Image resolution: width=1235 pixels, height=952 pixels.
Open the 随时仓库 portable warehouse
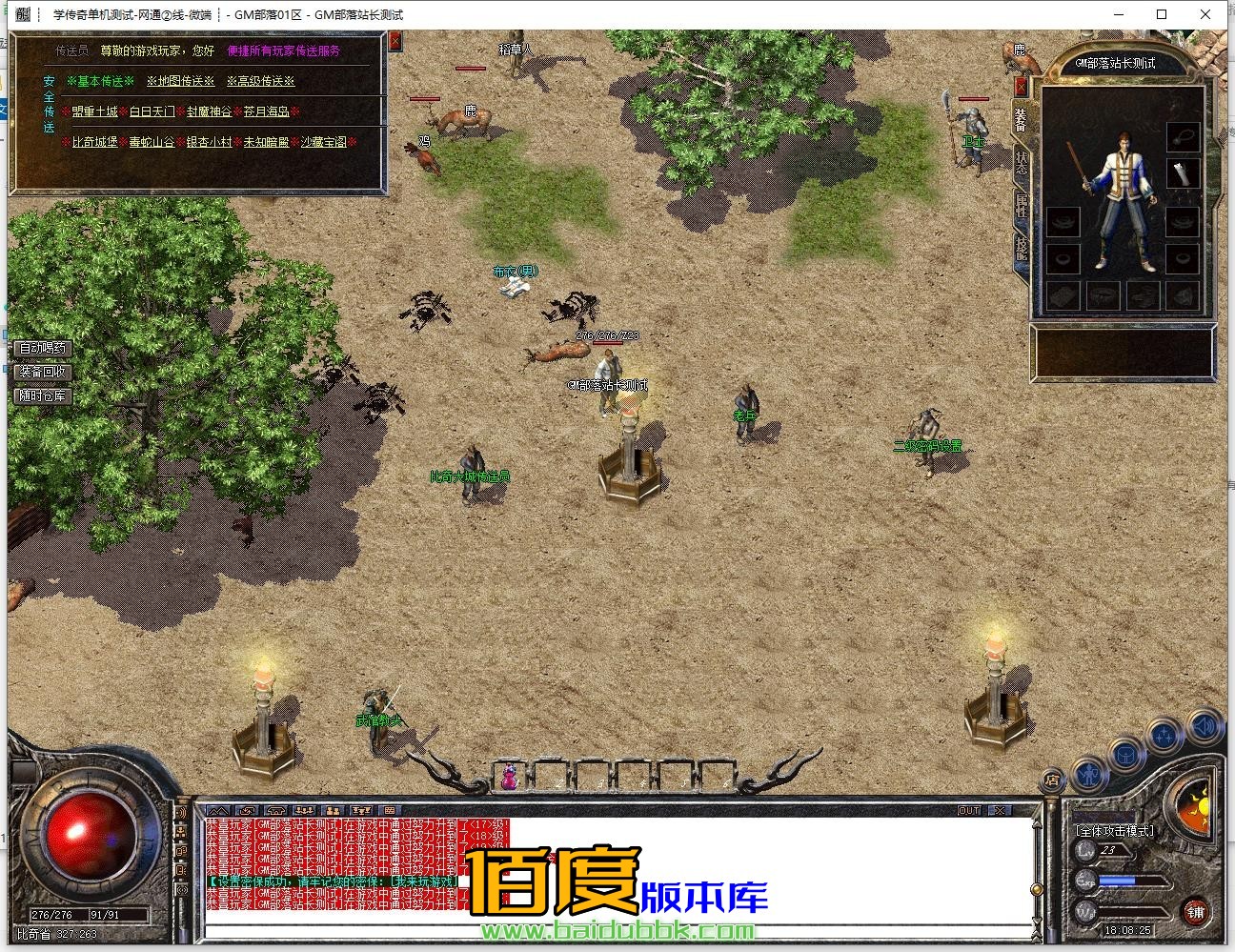(43, 395)
